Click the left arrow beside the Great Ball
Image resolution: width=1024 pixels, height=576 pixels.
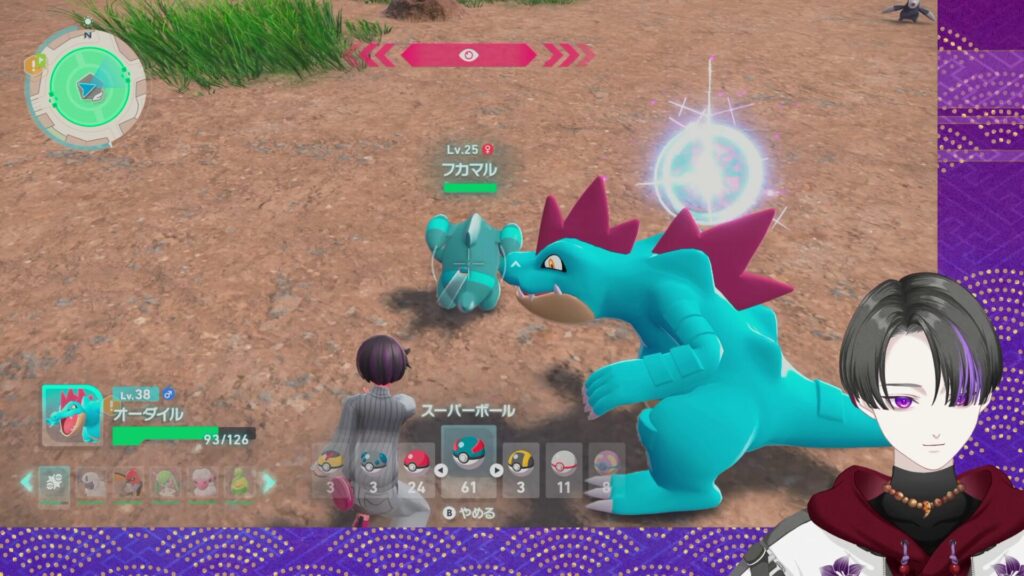438,469
